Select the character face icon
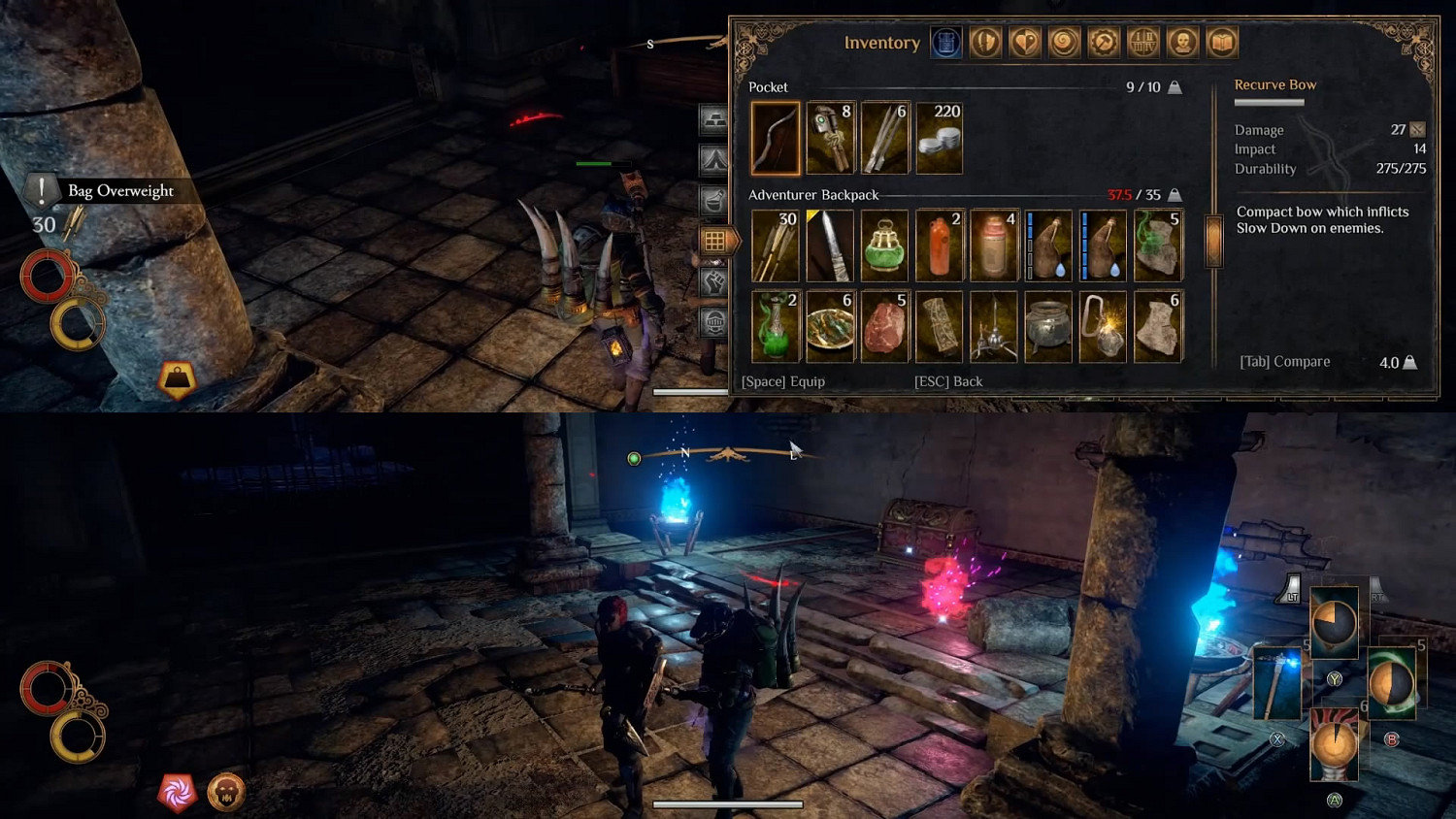This screenshot has width=1456, height=819. (x=1183, y=42)
